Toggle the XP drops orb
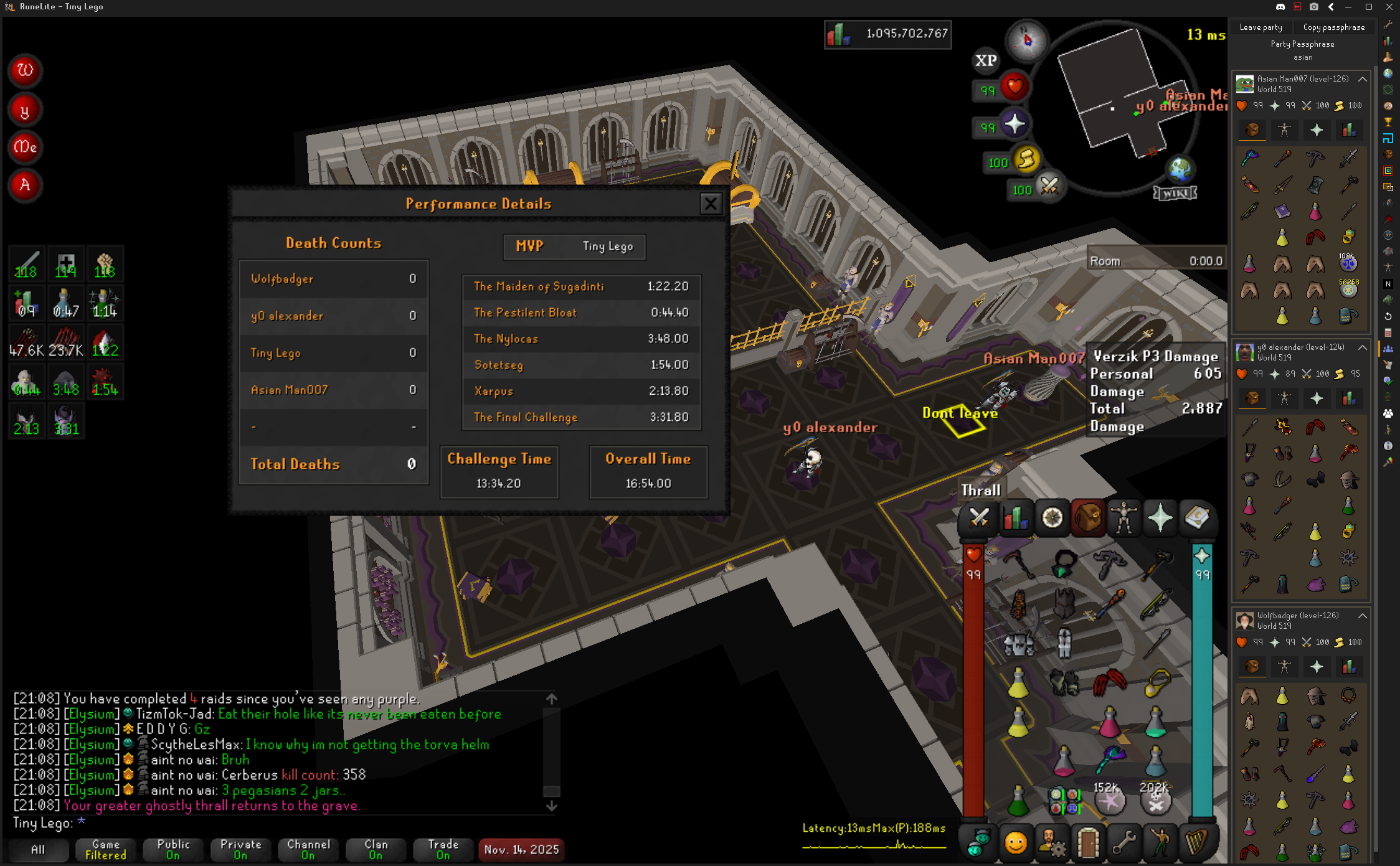This screenshot has width=1400, height=866. (x=985, y=60)
